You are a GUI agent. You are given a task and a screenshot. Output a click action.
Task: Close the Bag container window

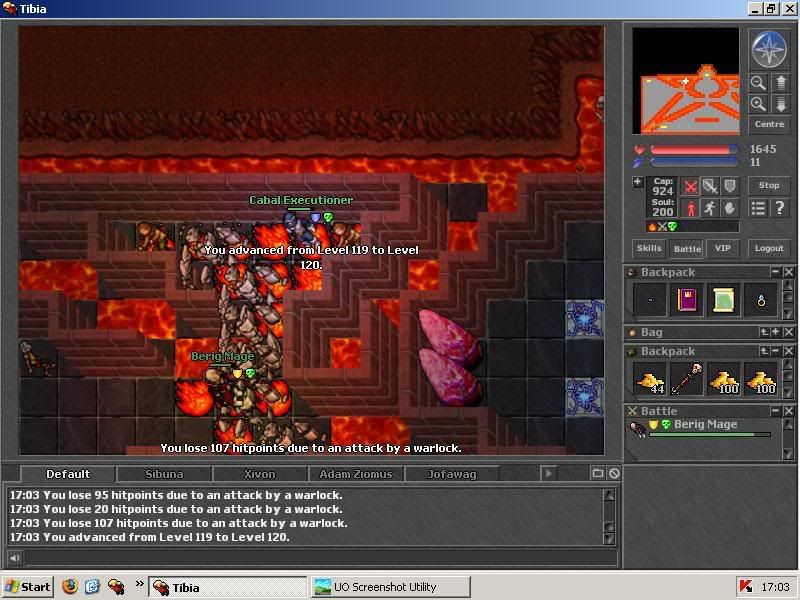point(789,332)
